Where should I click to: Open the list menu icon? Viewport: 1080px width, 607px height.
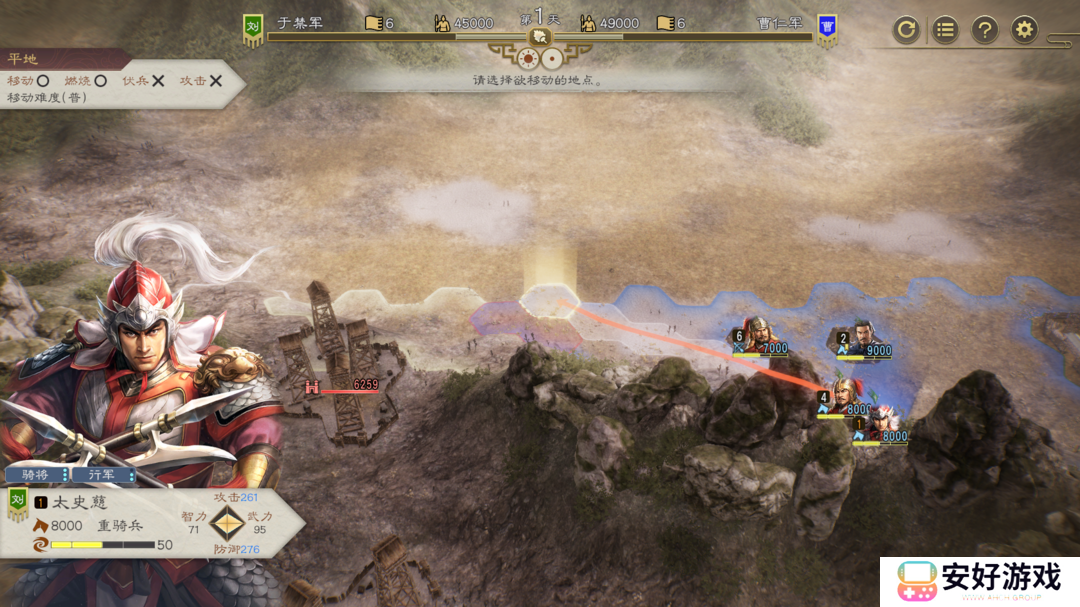click(945, 30)
